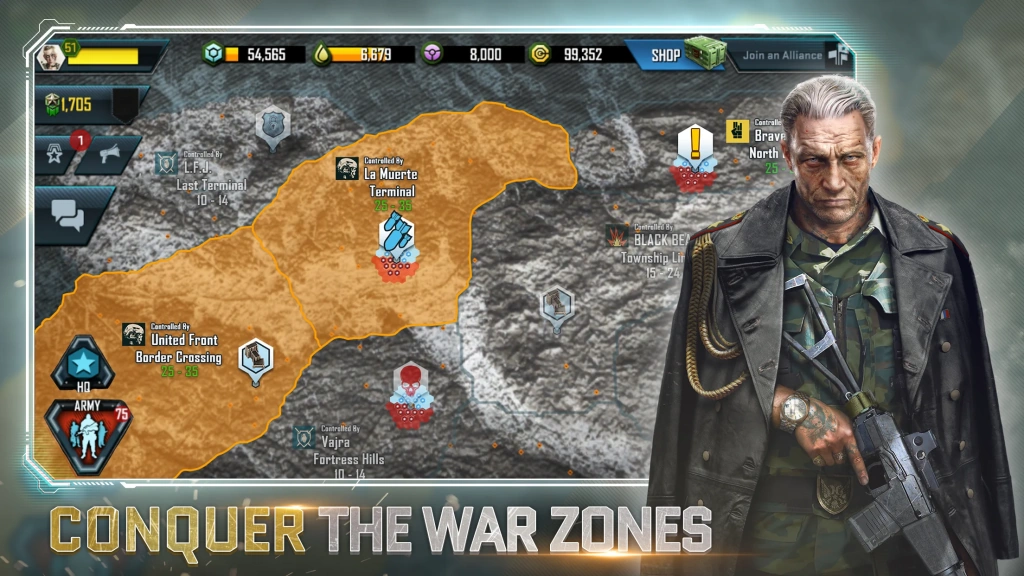Viewport: 1024px width, 576px height.
Task: Click the teal hexagon resource icon
Action: coord(210,55)
